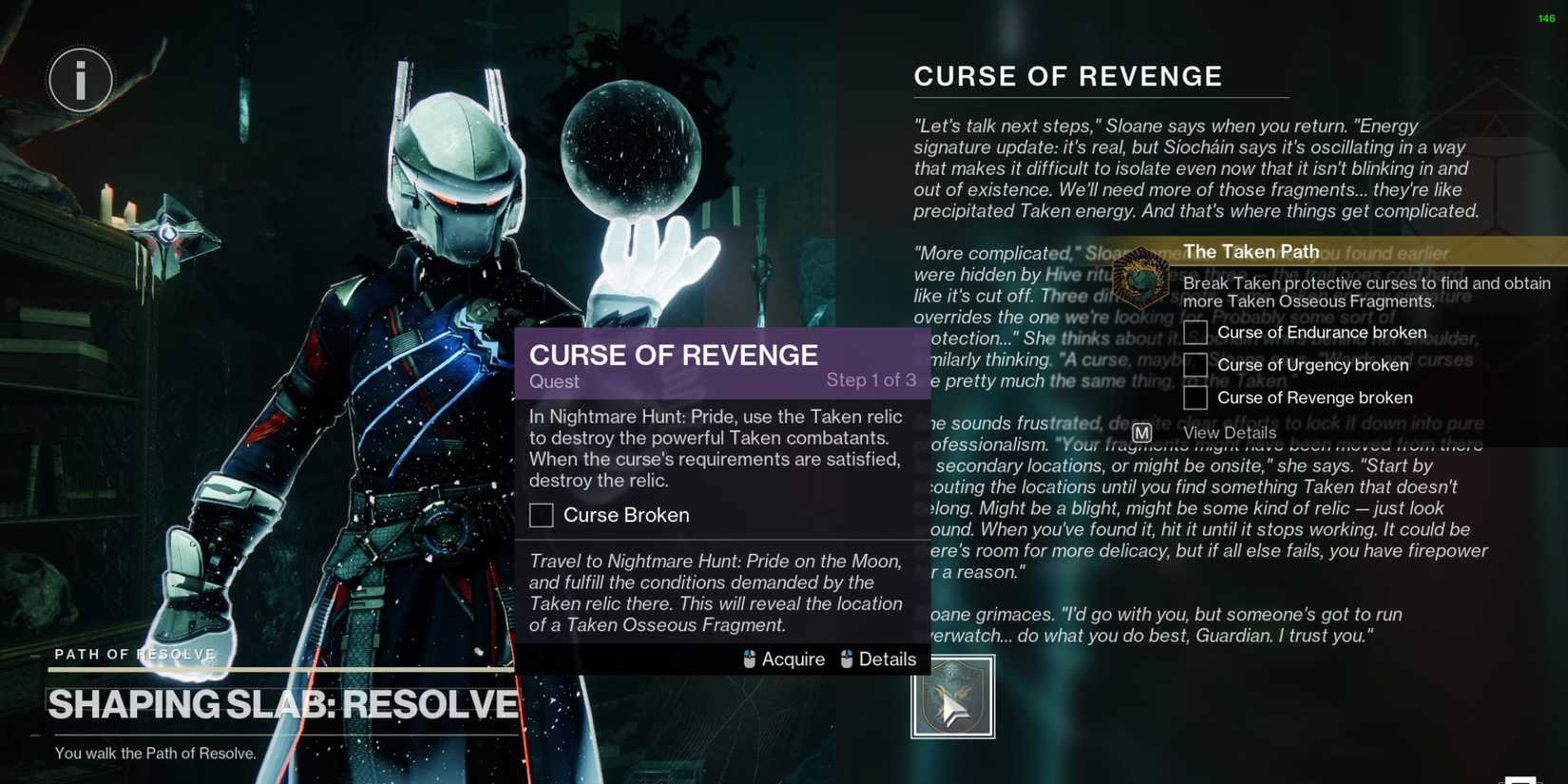Toggle the Curse of Urgency broken checkbox
This screenshot has height=784, width=1568.
[1195, 365]
